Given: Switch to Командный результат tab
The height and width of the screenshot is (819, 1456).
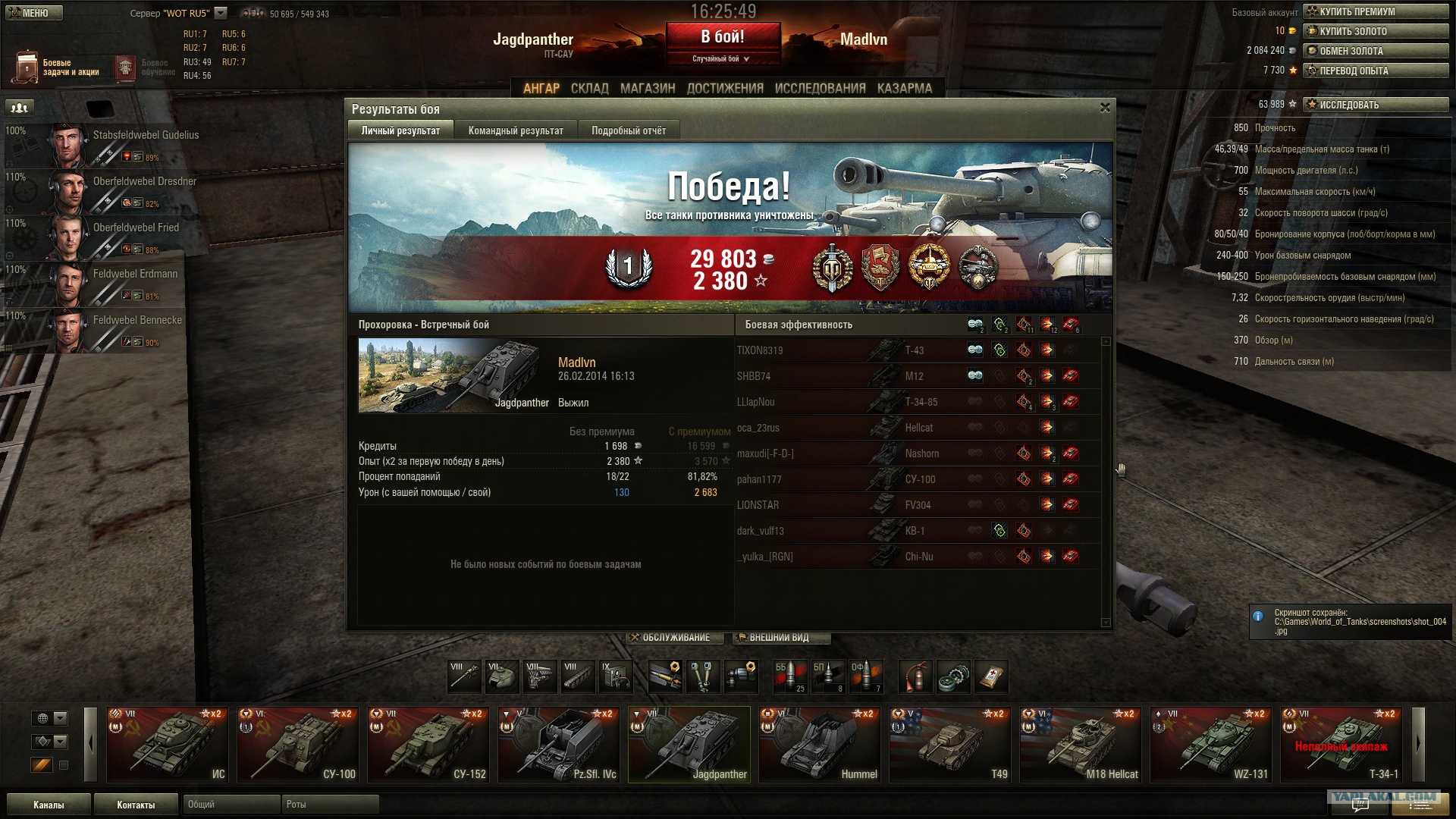Looking at the screenshot, I should tap(516, 130).
